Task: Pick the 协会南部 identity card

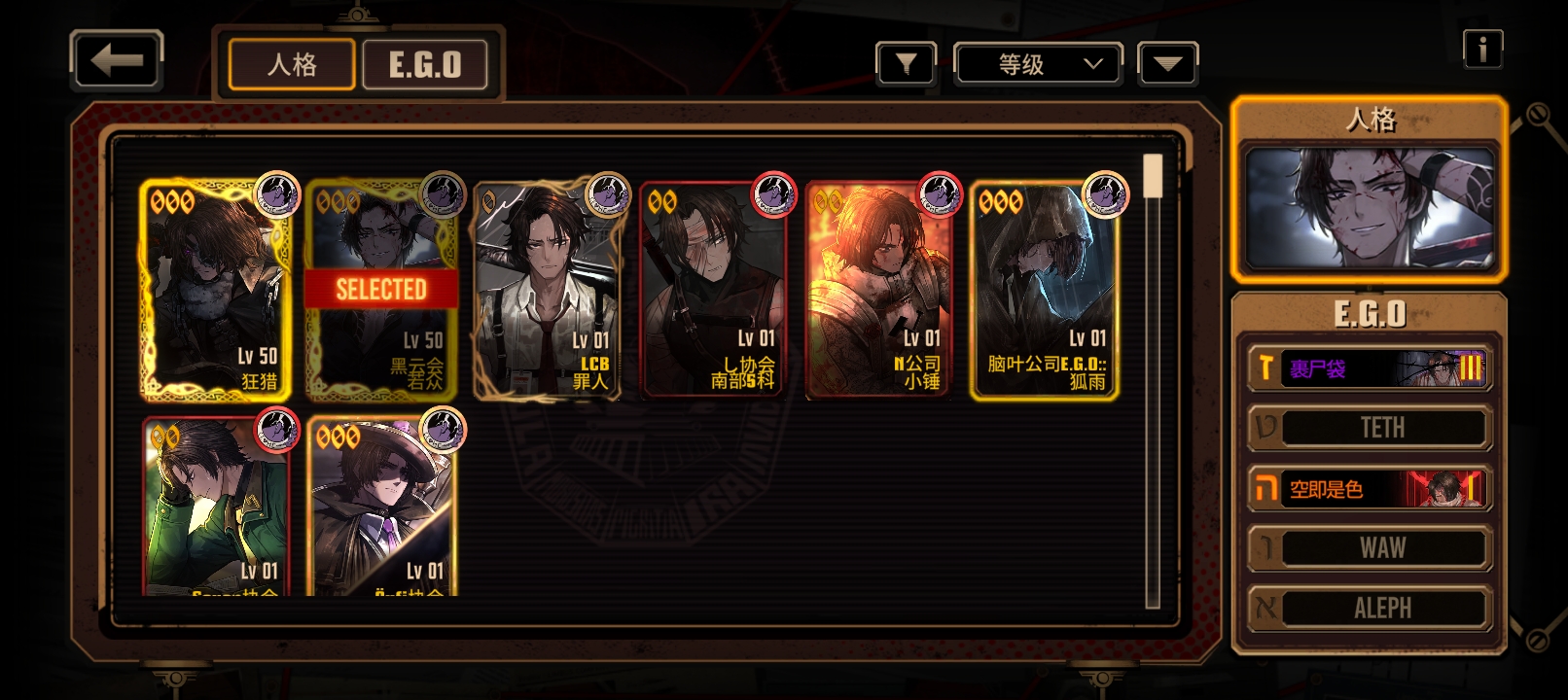Action: point(712,290)
